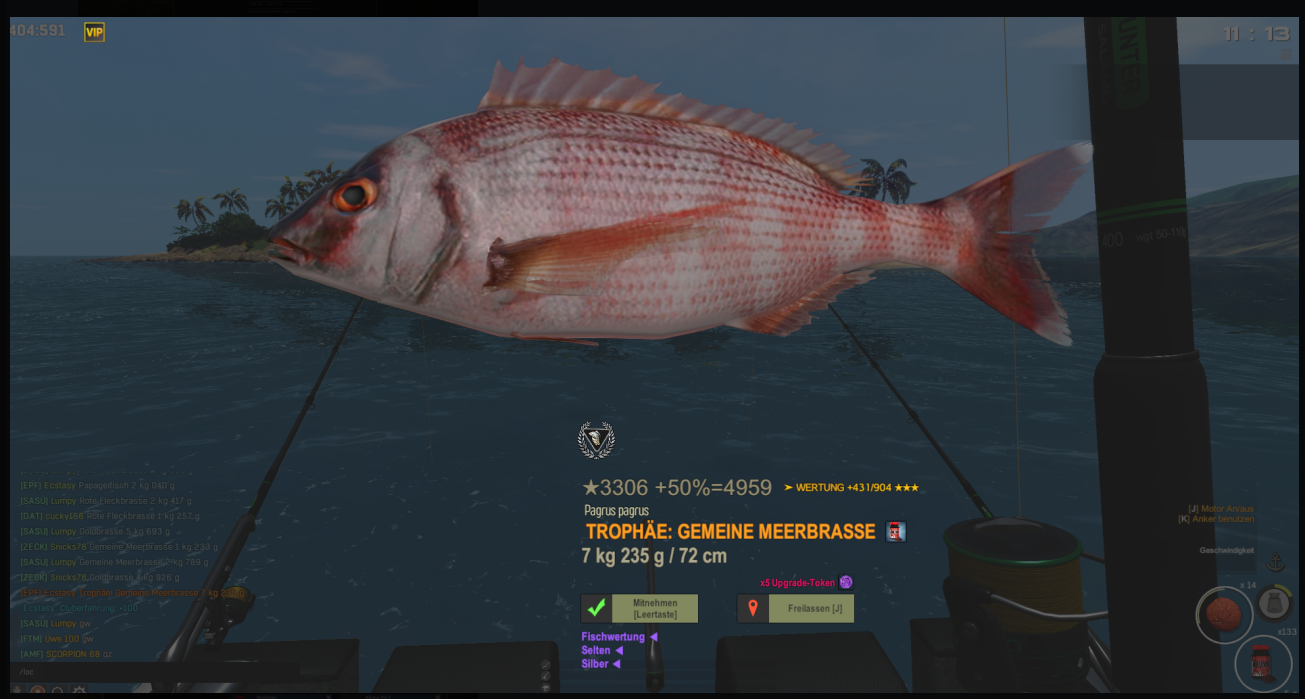
Task: Click the trophy laurel badge
Action: tap(596, 440)
